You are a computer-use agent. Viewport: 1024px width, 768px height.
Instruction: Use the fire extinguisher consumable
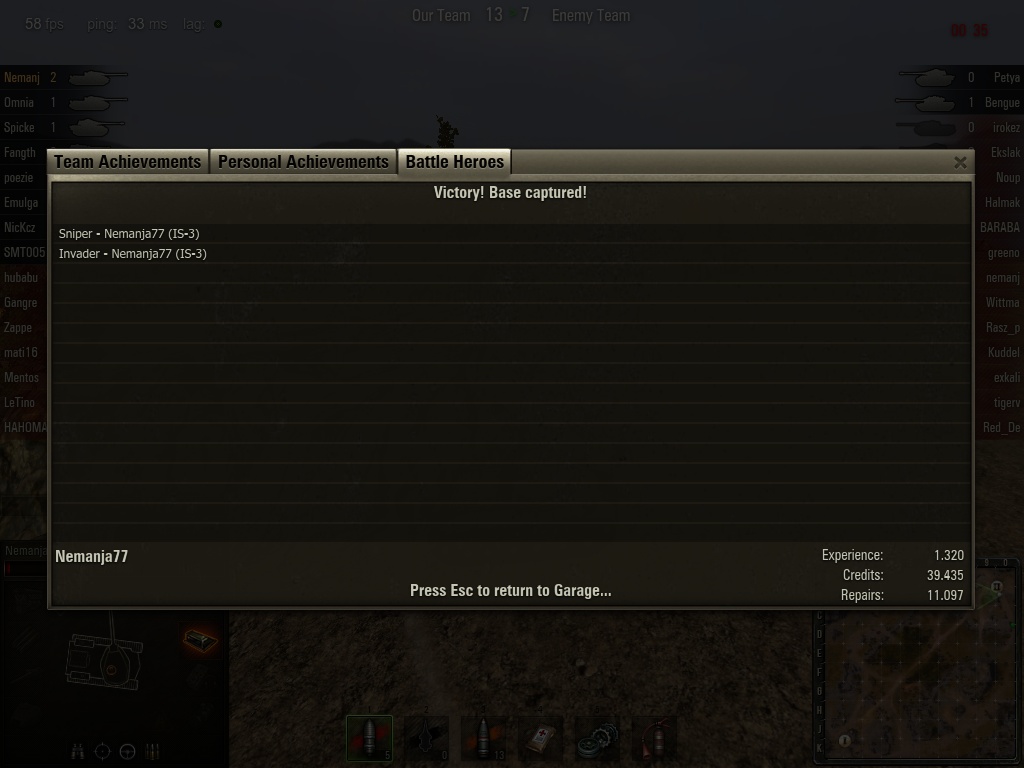(655, 740)
